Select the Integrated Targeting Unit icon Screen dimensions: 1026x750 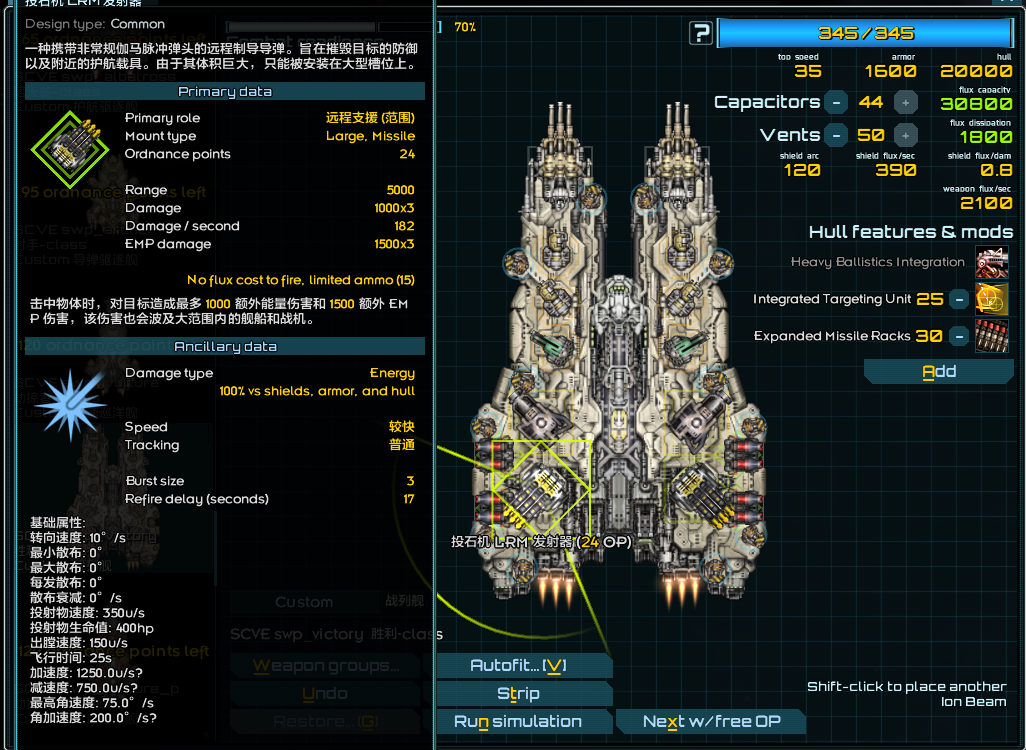point(991,299)
